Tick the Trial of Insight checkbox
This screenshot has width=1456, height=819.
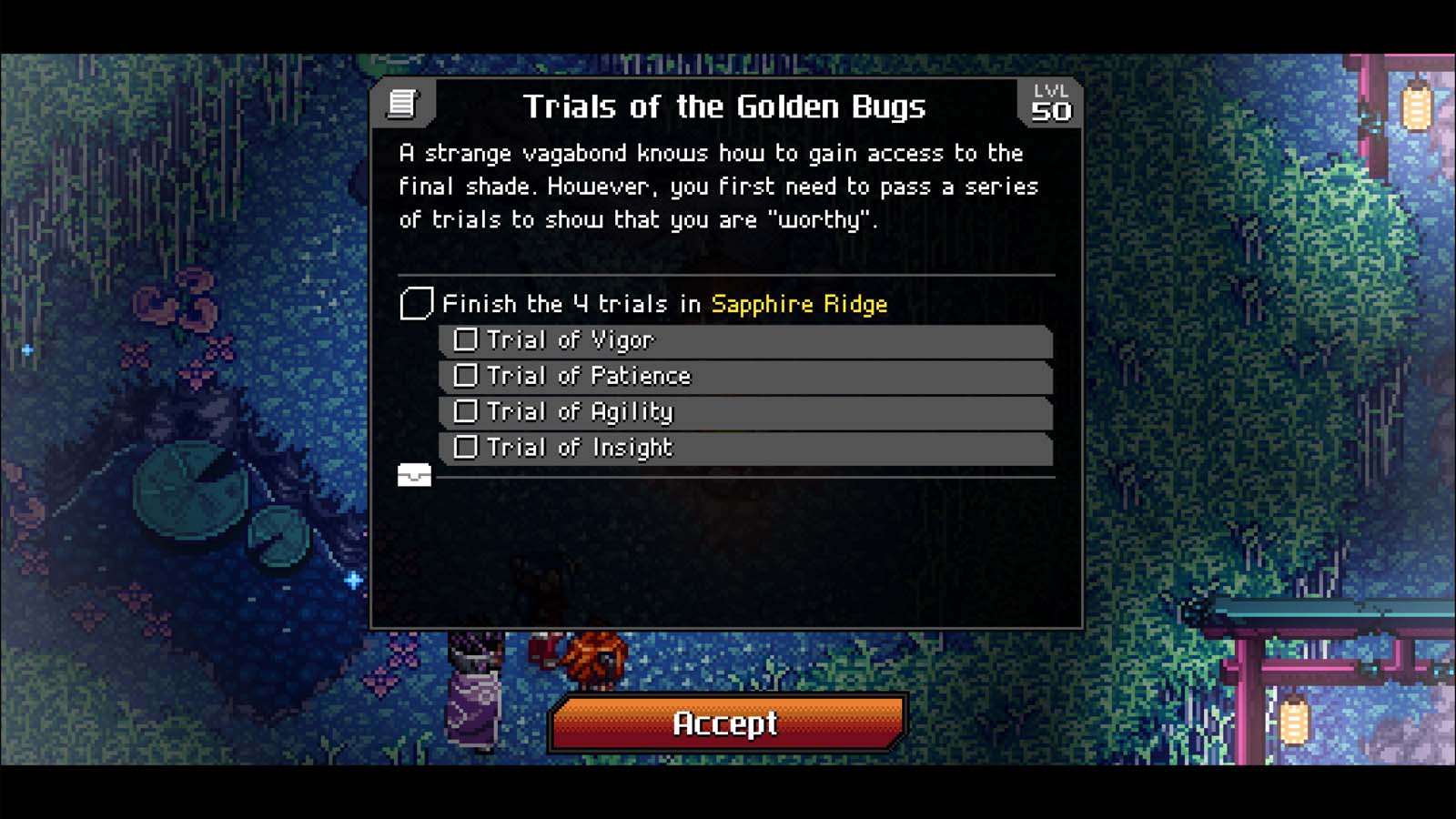pyautogui.click(x=467, y=447)
